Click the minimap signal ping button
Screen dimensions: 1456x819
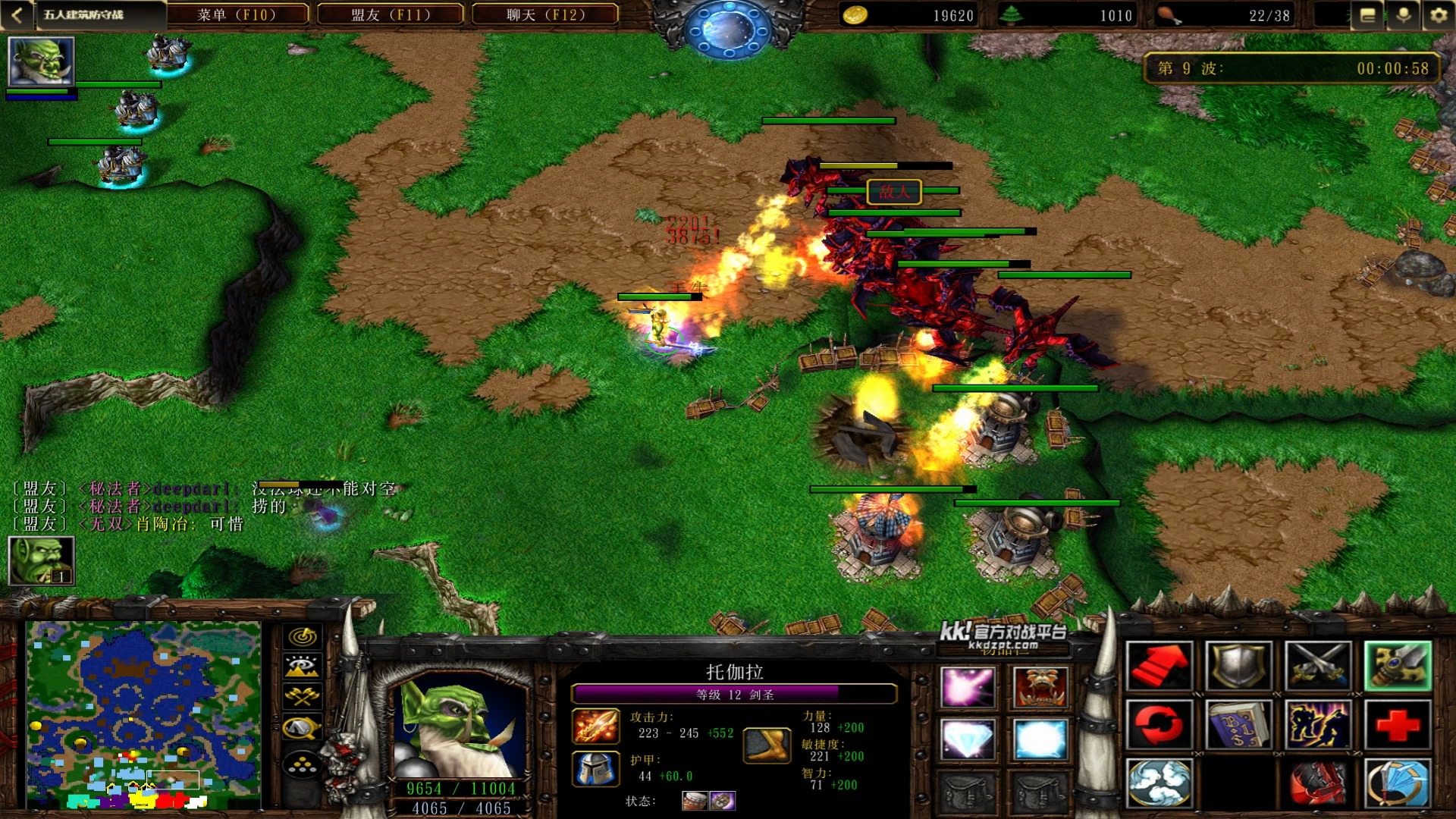[302, 637]
